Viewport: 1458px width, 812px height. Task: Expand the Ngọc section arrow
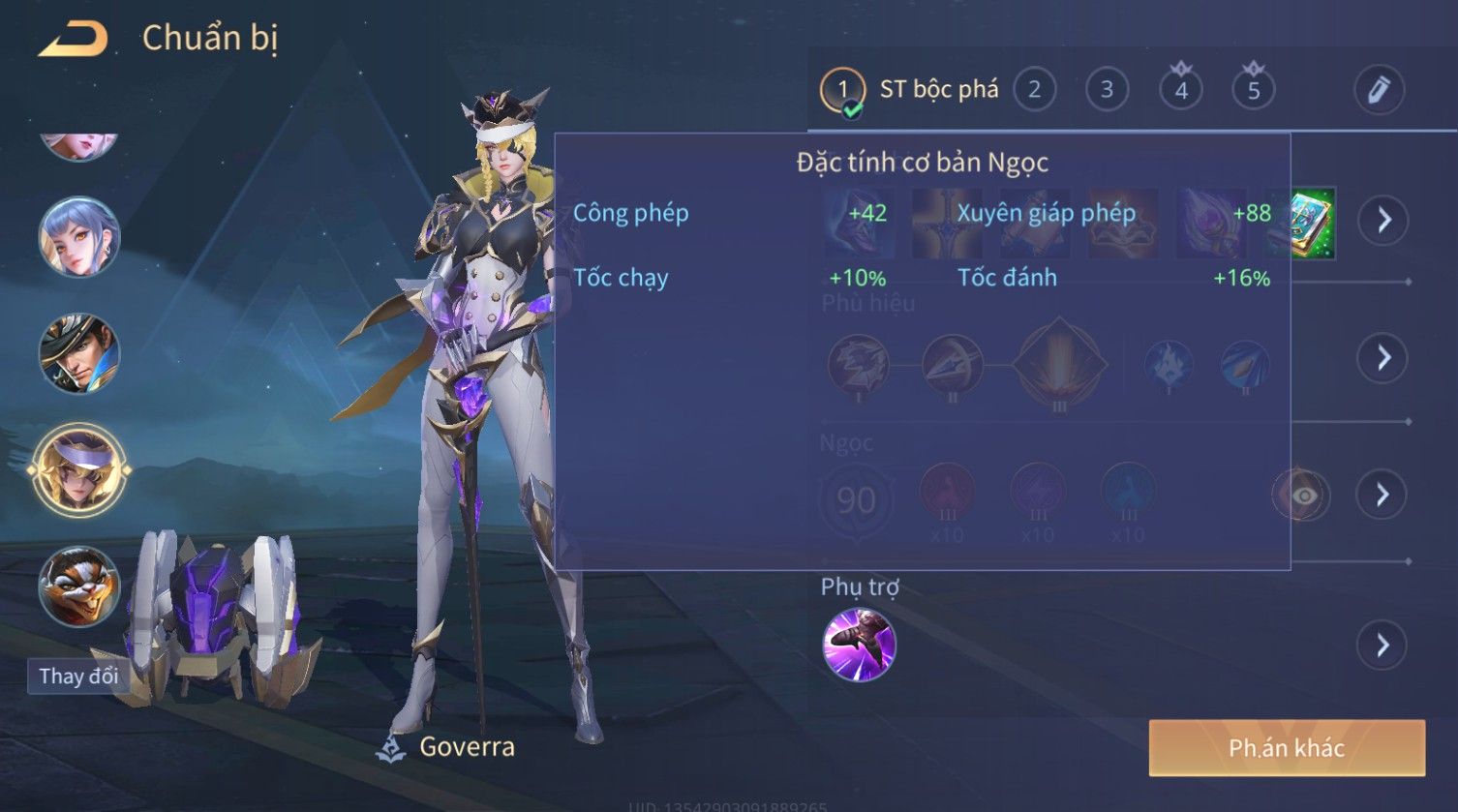1383,496
